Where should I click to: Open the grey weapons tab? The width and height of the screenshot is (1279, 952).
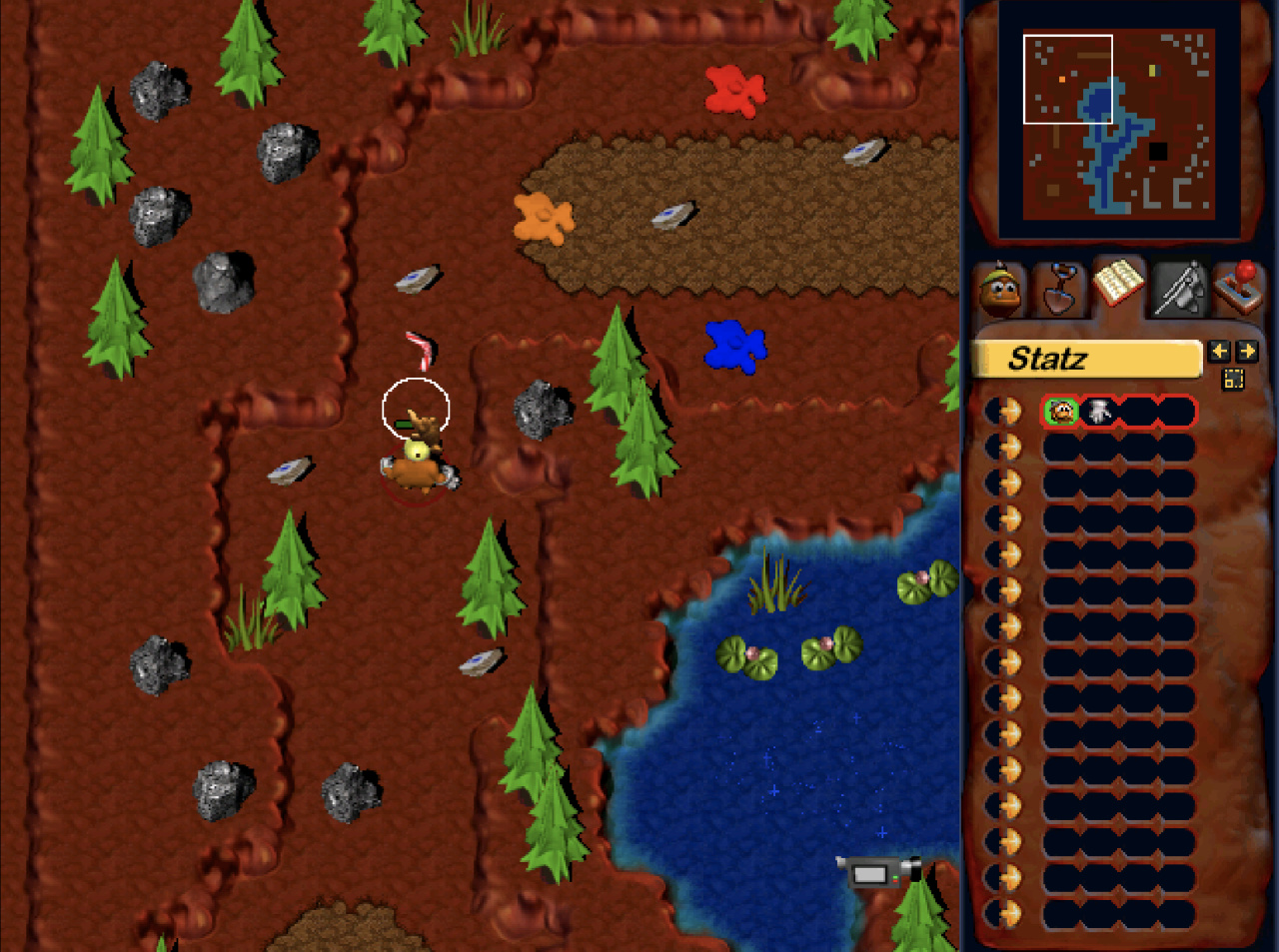click(1179, 288)
